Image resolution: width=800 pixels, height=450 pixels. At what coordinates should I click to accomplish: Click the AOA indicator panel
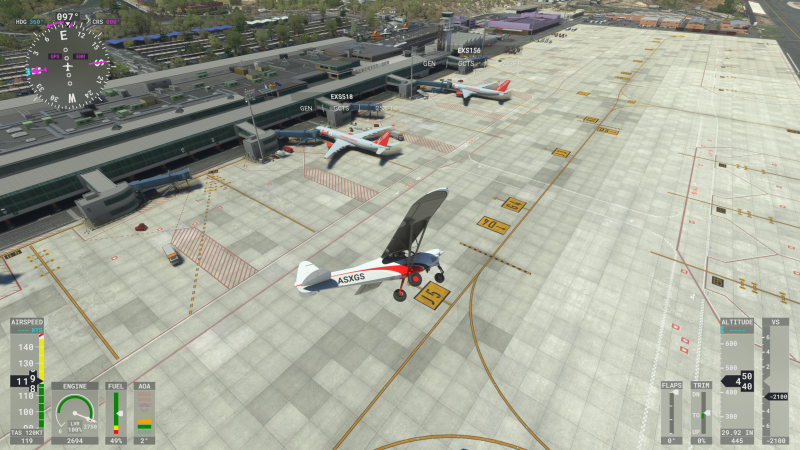click(144, 411)
